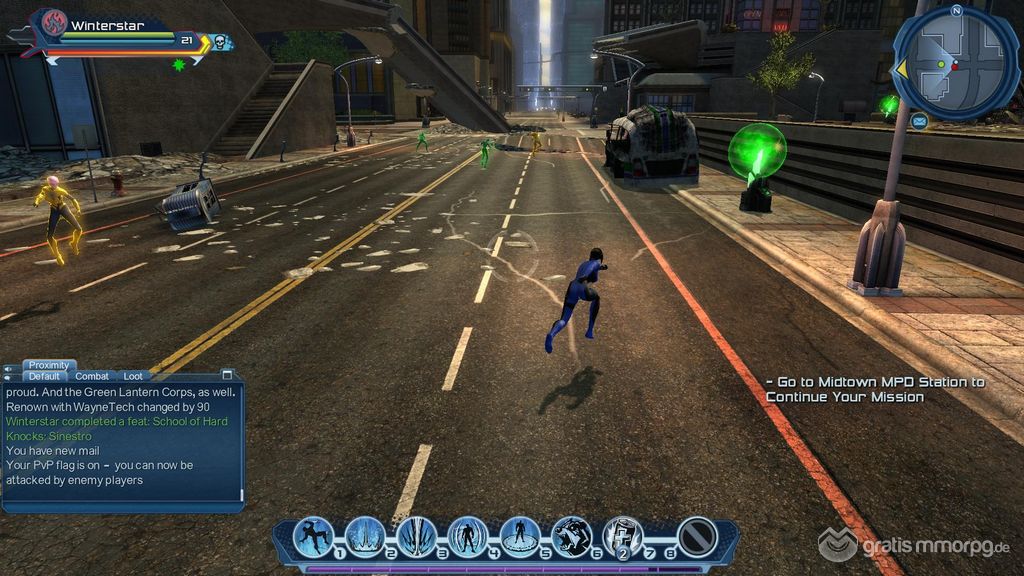This screenshot has width=1024, height=576.
Task: Choose the Proximity chat channel tab
Action: (x=49, y=365)
